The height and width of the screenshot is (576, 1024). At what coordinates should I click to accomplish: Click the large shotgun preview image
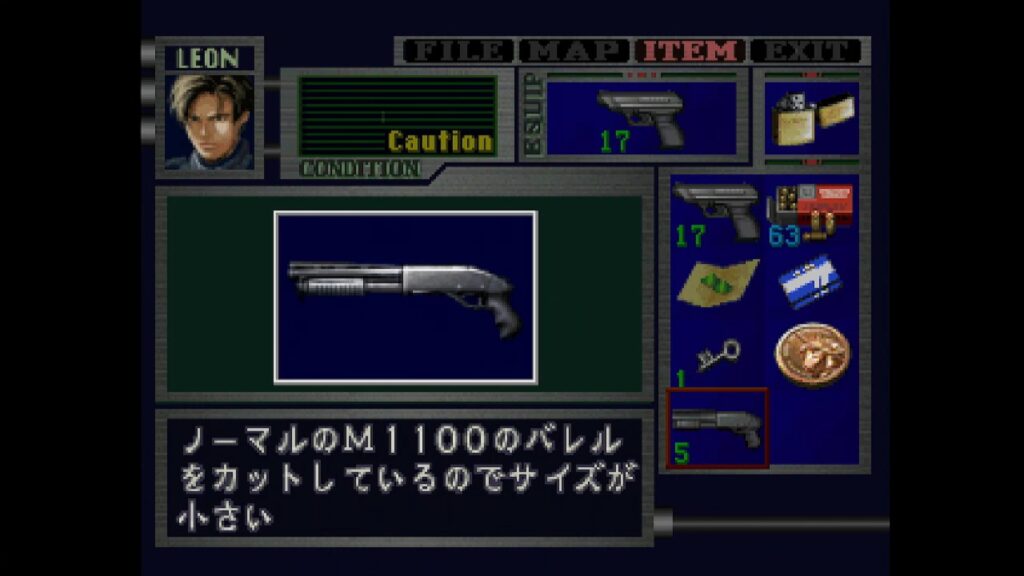click(x=405, y=297)
